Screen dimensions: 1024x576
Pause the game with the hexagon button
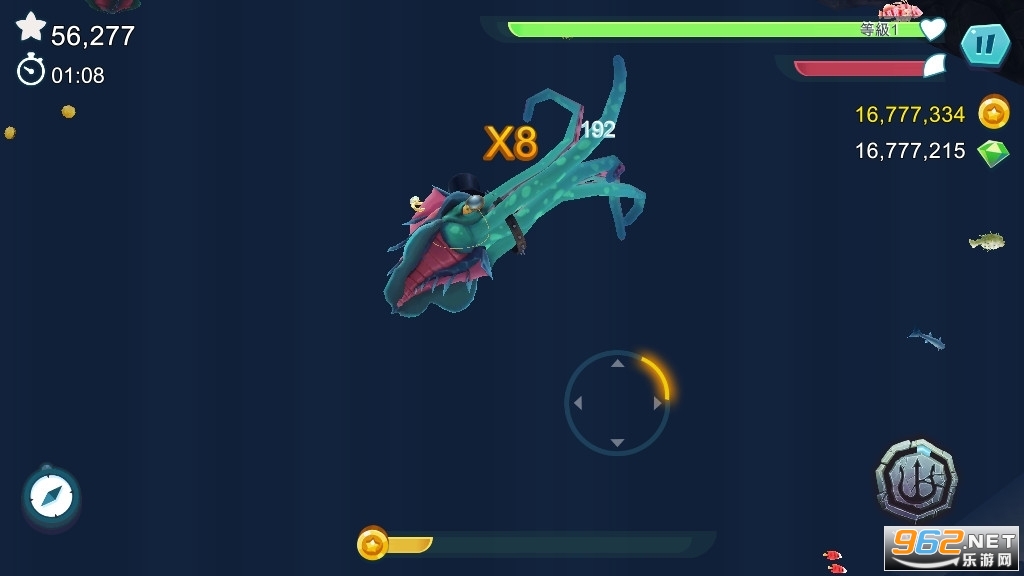tap(984, 44)
